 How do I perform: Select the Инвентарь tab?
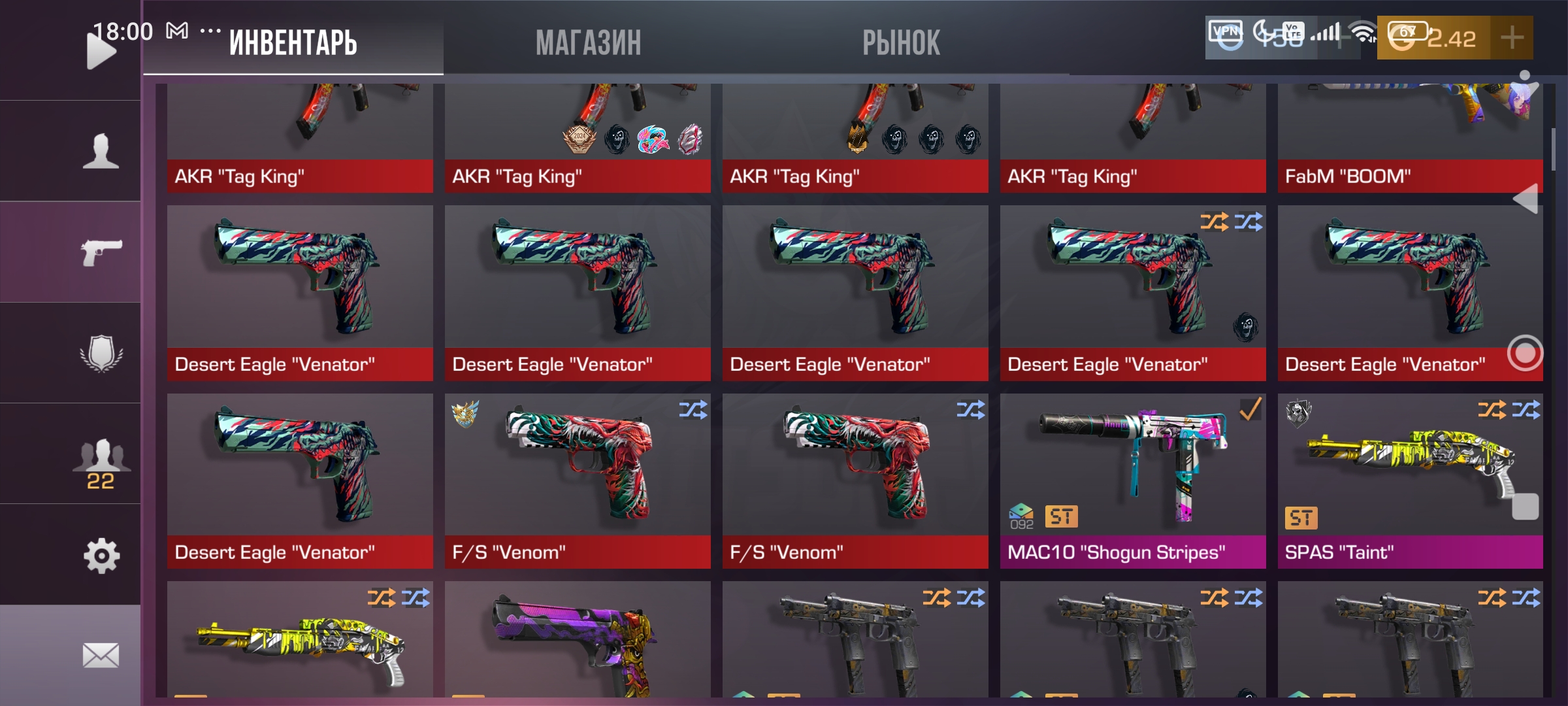[293, 43]
